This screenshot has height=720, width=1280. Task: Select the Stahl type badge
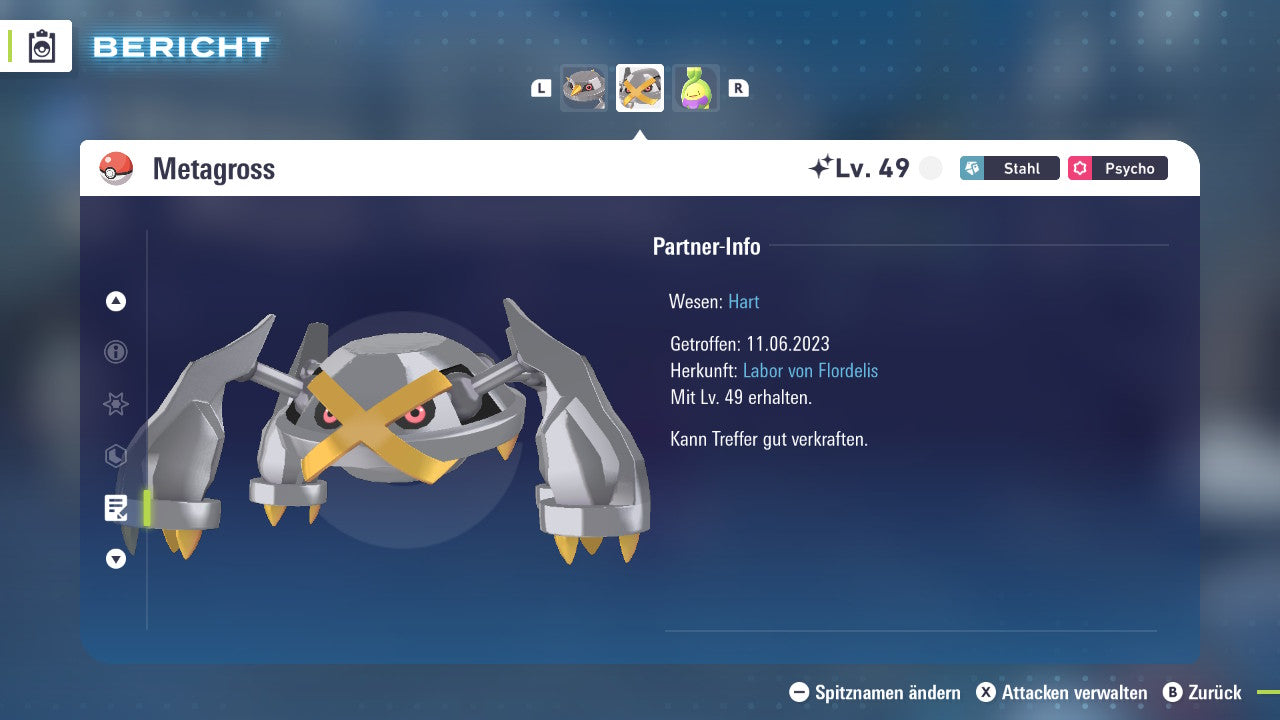pyautogui.click(x=1009, y=168)
